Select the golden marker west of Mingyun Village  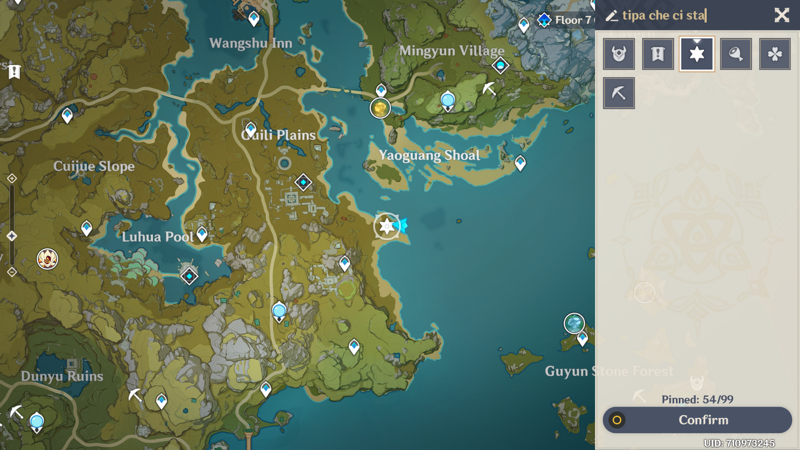point(380,108)
